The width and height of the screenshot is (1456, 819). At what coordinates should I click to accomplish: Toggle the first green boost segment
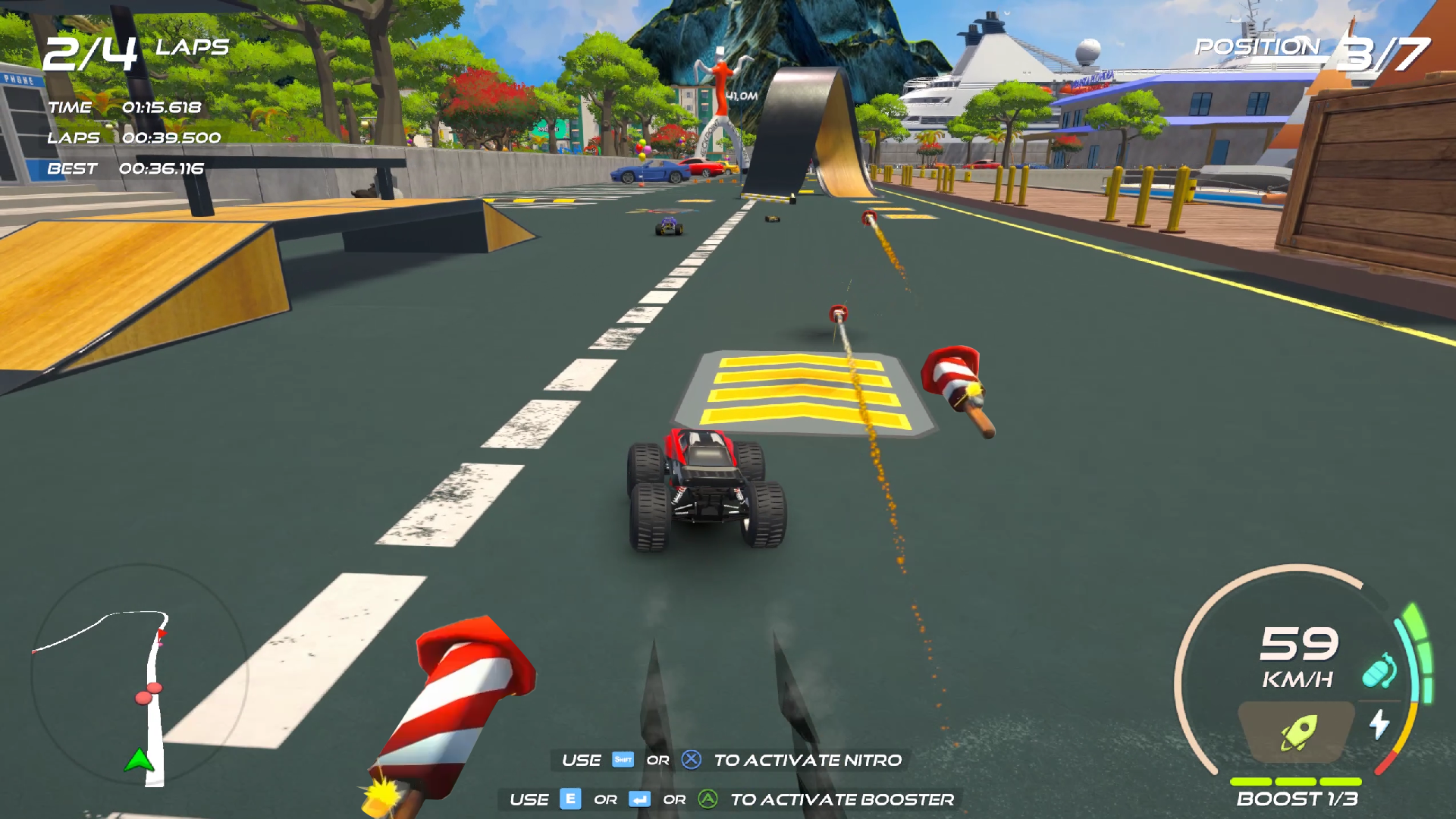click(1250, 783)
